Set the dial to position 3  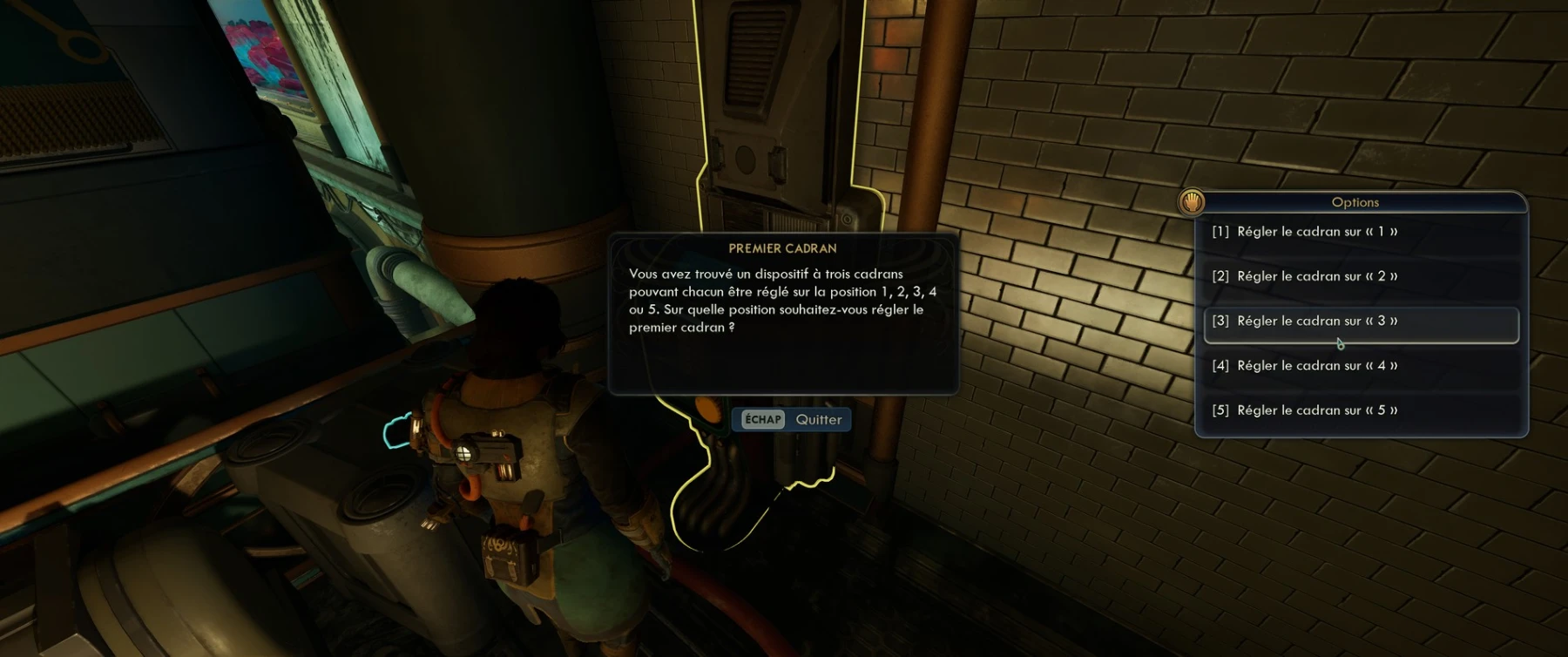point(1316,322)
